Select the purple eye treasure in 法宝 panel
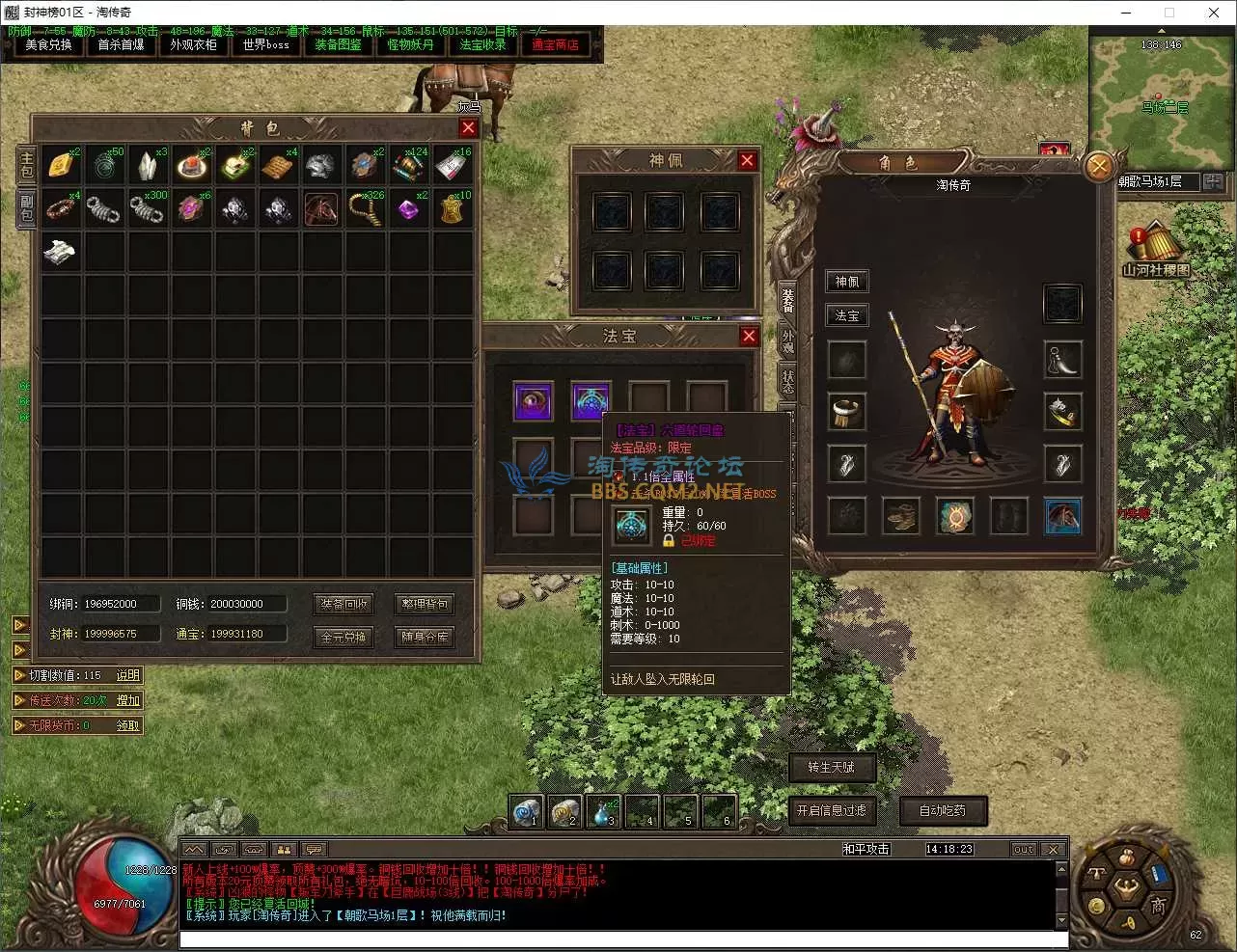Viewport: 1237px width, 952px height. pyautogui.click(x=533, y=401)
